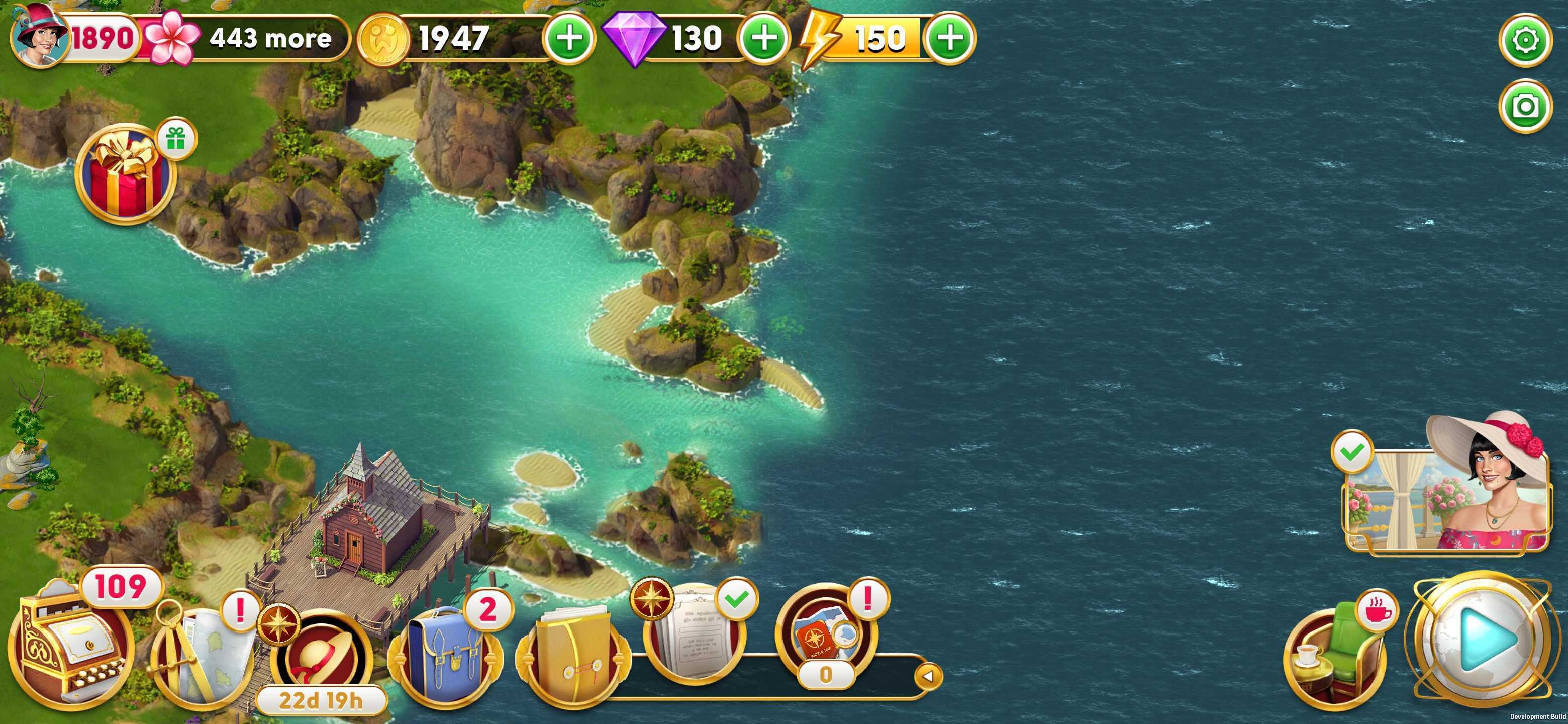Buy more purple gems via plus button
Screen dimensions: 1568x724
pos(764,38)
